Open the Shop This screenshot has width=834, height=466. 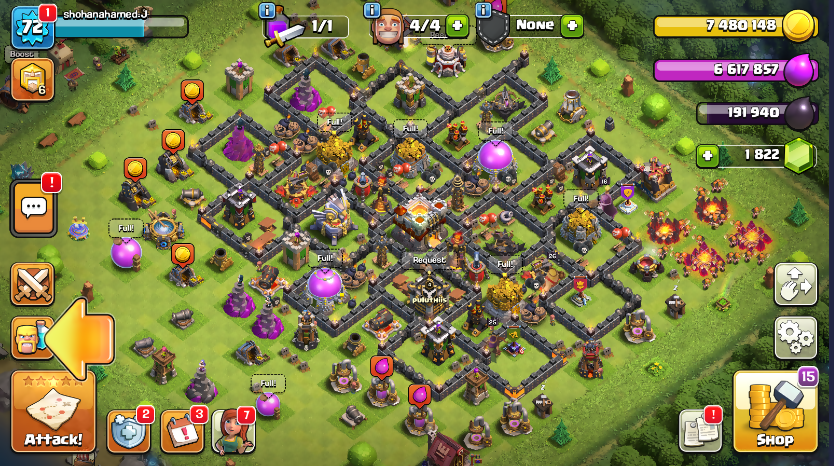773,412
